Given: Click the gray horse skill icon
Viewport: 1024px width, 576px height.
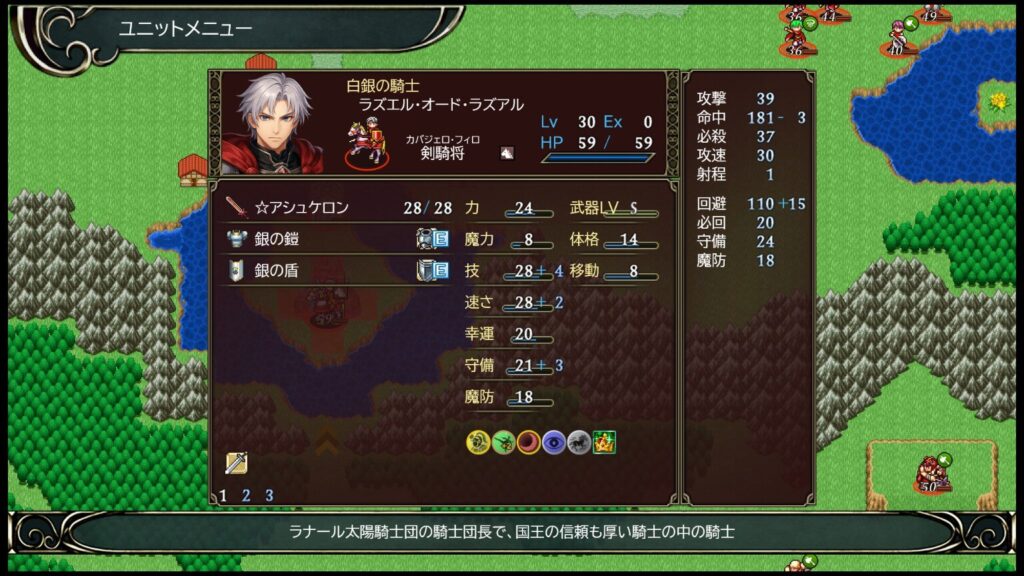Looking at the screenshot, I should tap(578, 442).
